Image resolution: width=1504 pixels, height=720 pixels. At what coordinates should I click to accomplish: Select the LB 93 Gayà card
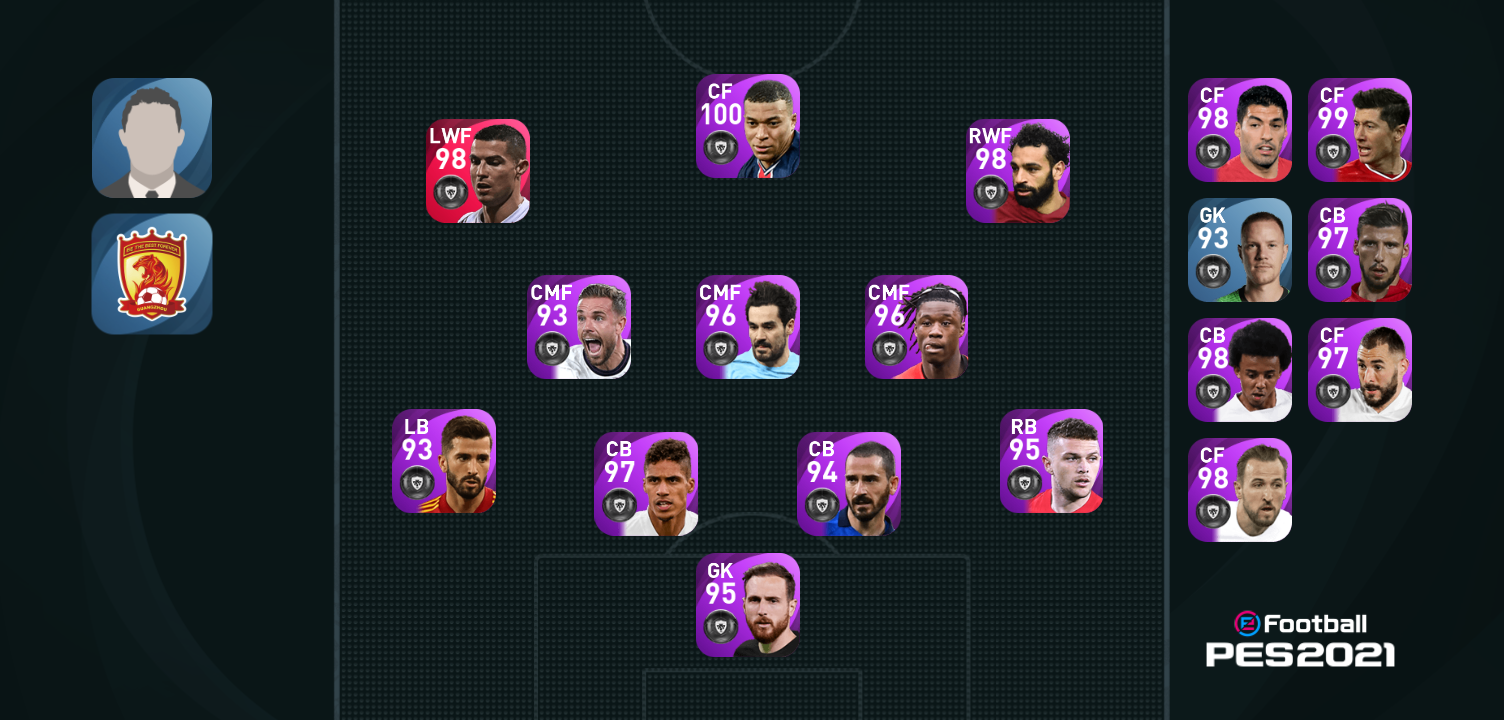(x=445, y=461)
